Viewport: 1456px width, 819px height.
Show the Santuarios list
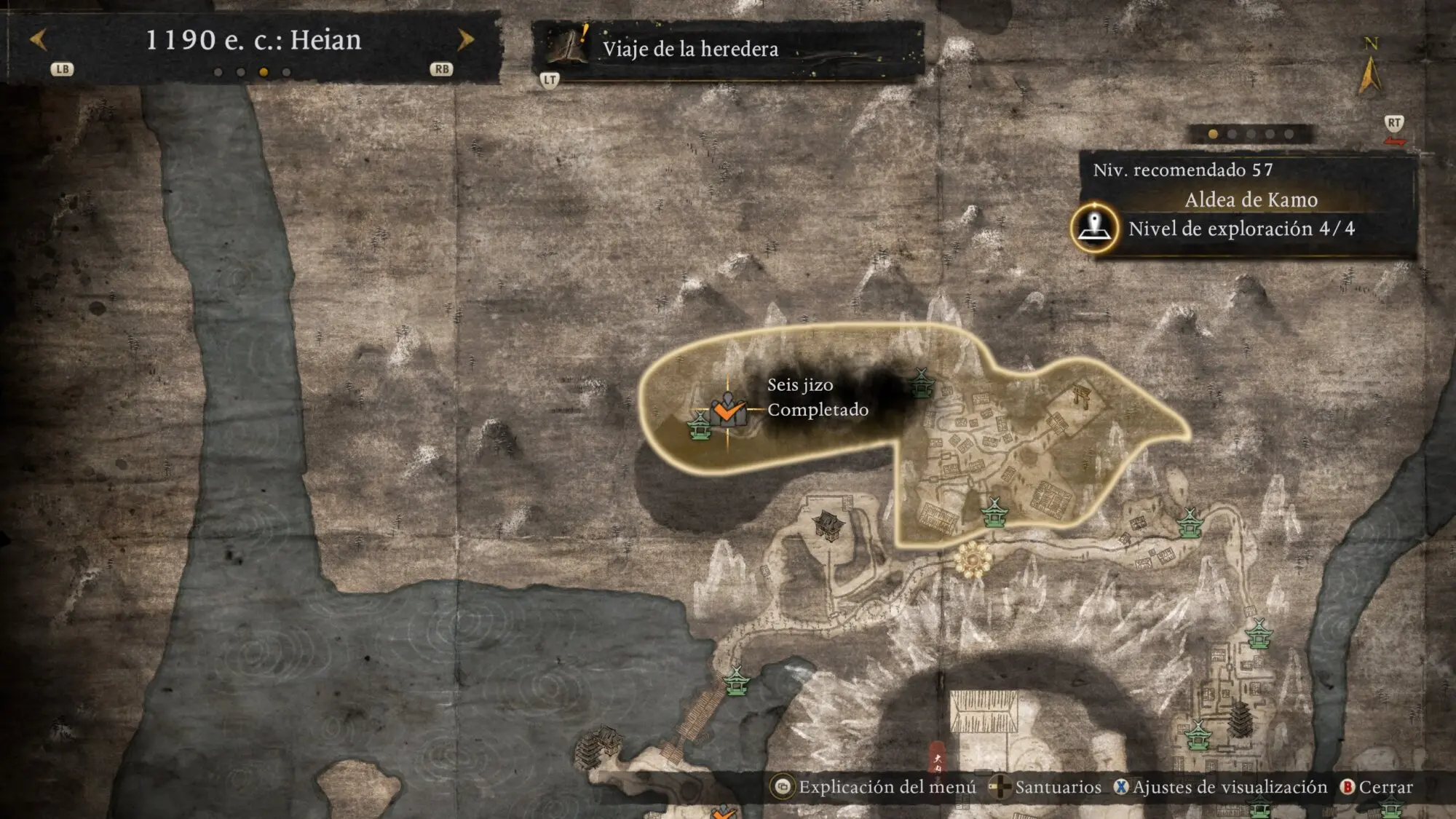point(1047,787)
